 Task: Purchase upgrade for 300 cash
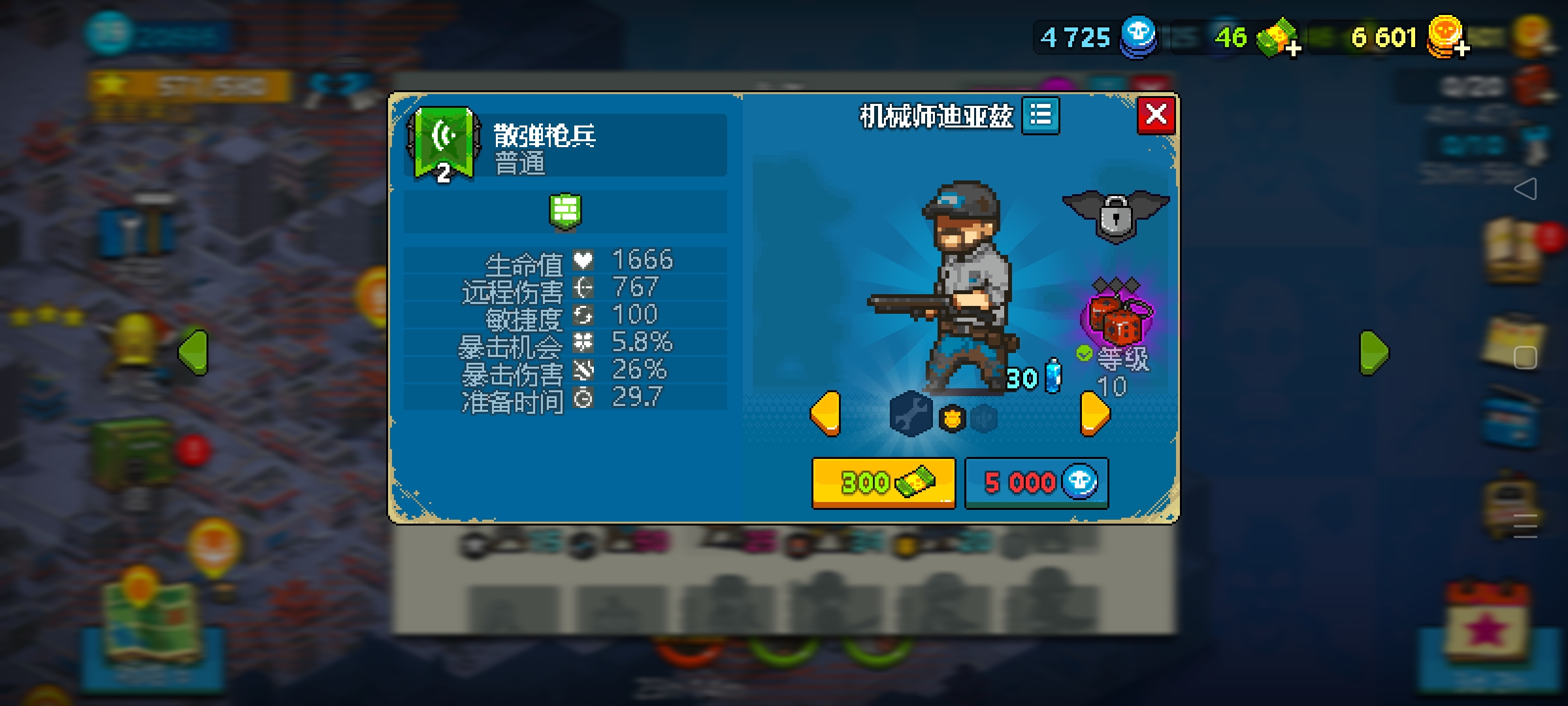(x=883, y=482)
